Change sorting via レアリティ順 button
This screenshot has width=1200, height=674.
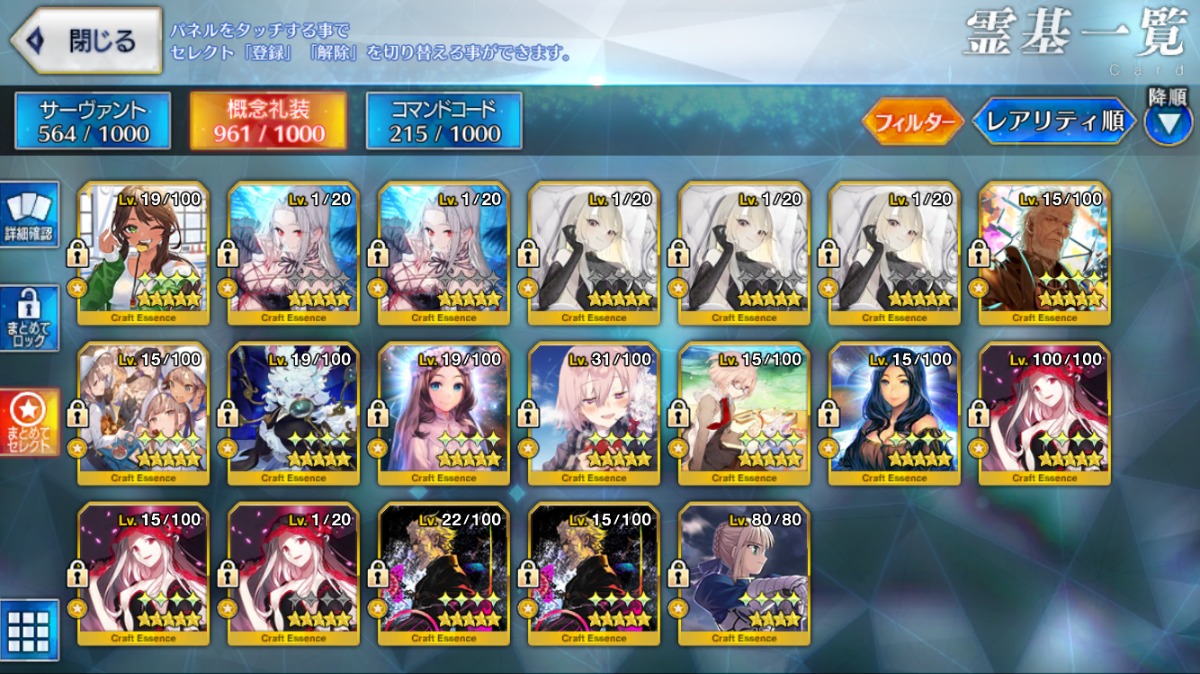coord(1054,122)
